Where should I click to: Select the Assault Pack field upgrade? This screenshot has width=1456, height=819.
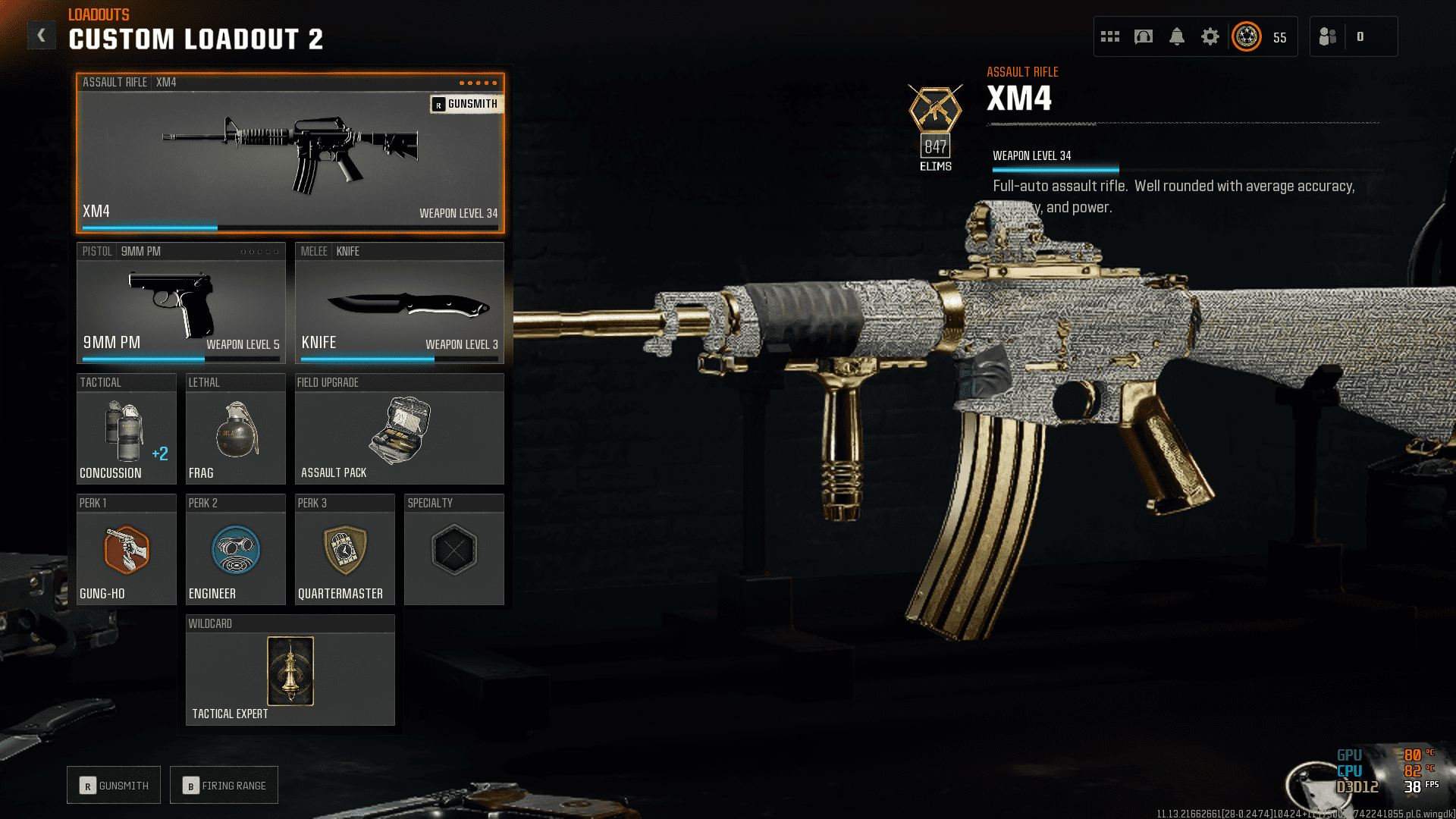coord(399,429)
